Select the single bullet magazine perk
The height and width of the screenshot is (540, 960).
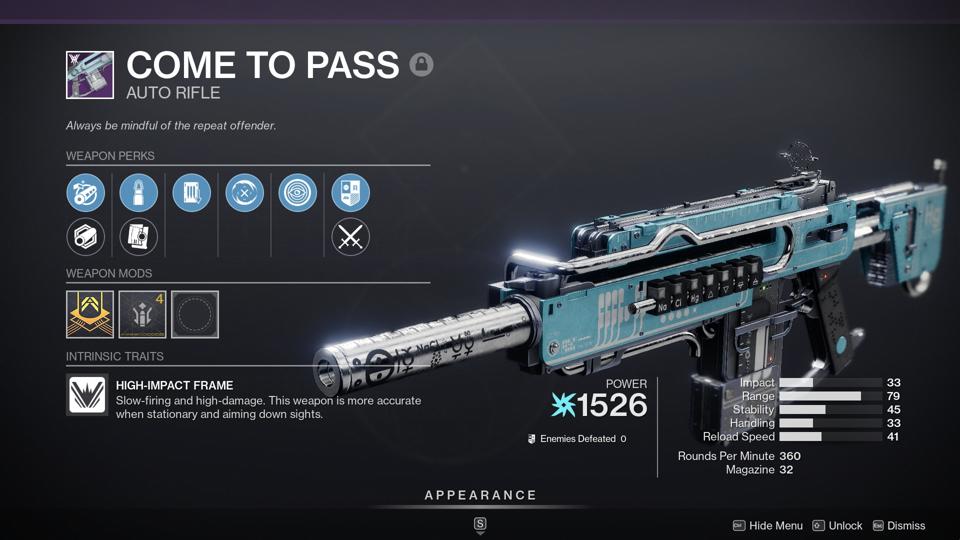tap(138, 193)
